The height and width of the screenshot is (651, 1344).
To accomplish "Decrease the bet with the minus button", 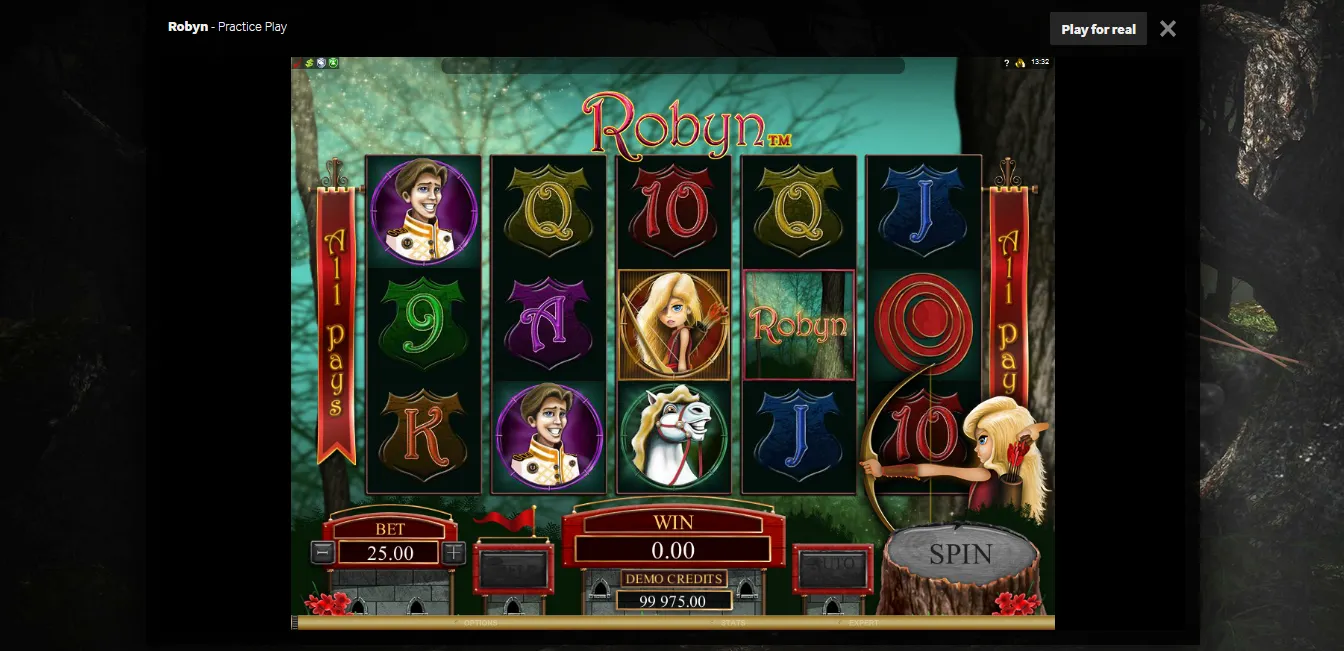I will point(322,552).
